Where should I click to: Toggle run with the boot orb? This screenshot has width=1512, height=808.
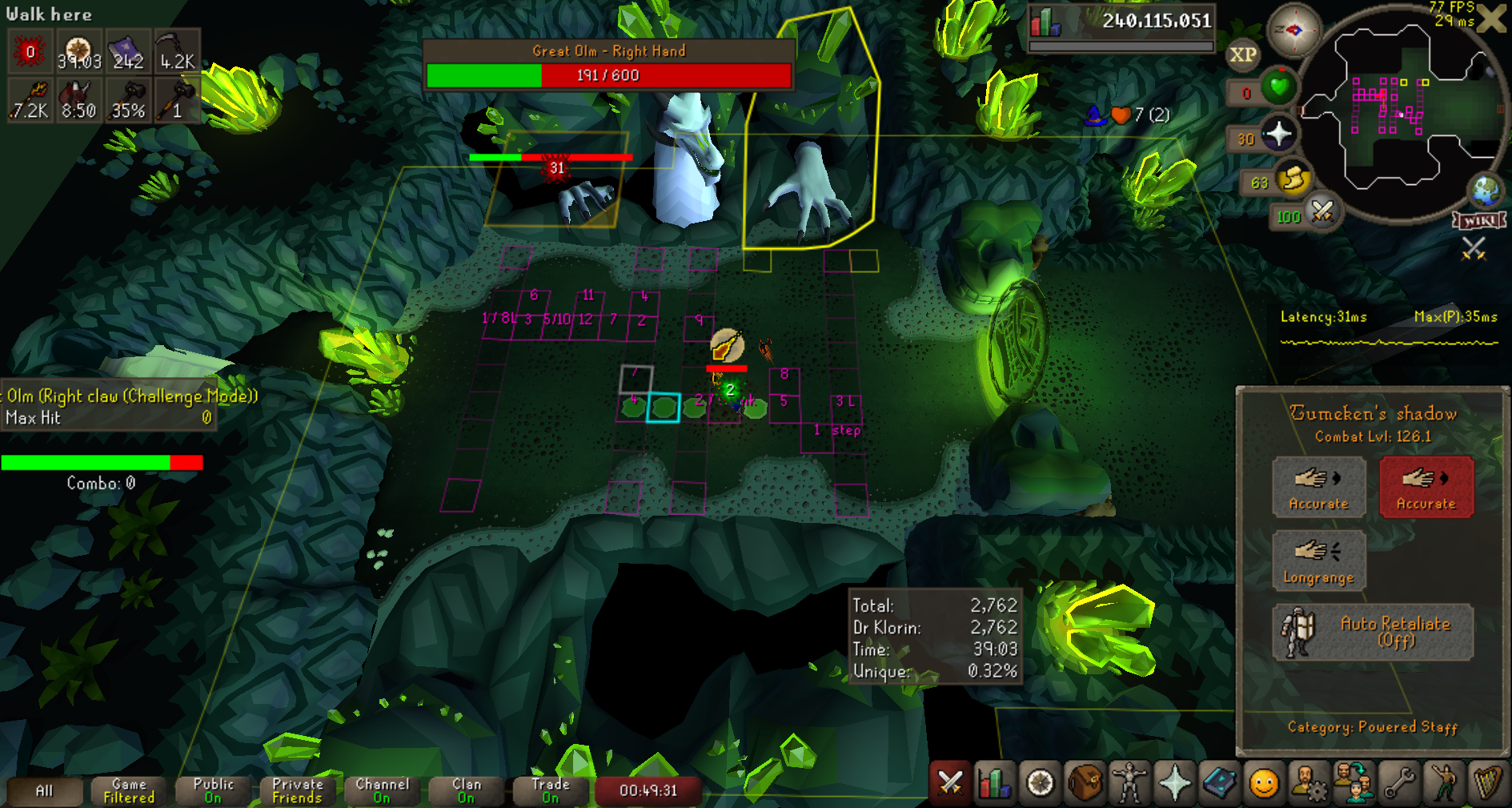tap(1292, 179)
